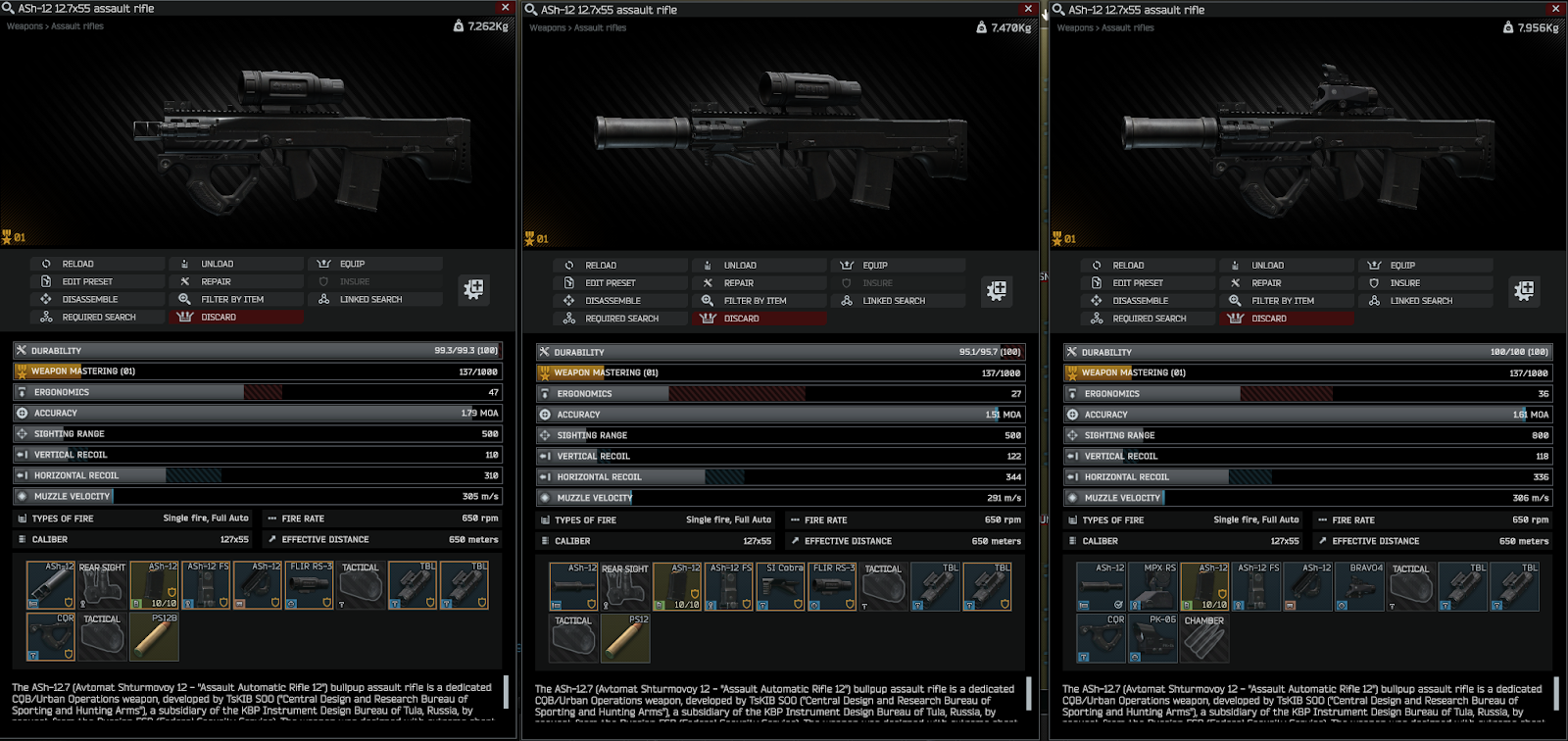Click the empty CHAMBER slot
Image resolution: width=1568 pixels, height=741 pixels.
click(x=1204, y=638)
